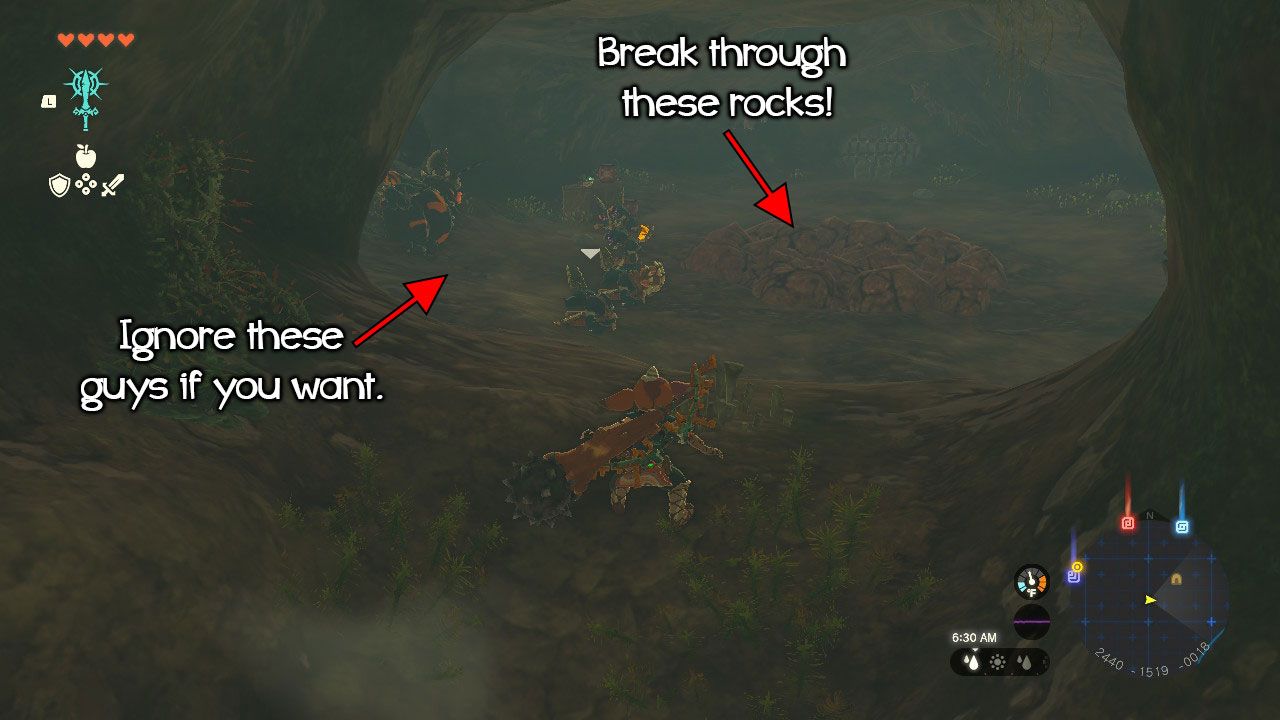Click the purple noise level meter
Screen dimensions: 1280x720
click(1031, 620)
